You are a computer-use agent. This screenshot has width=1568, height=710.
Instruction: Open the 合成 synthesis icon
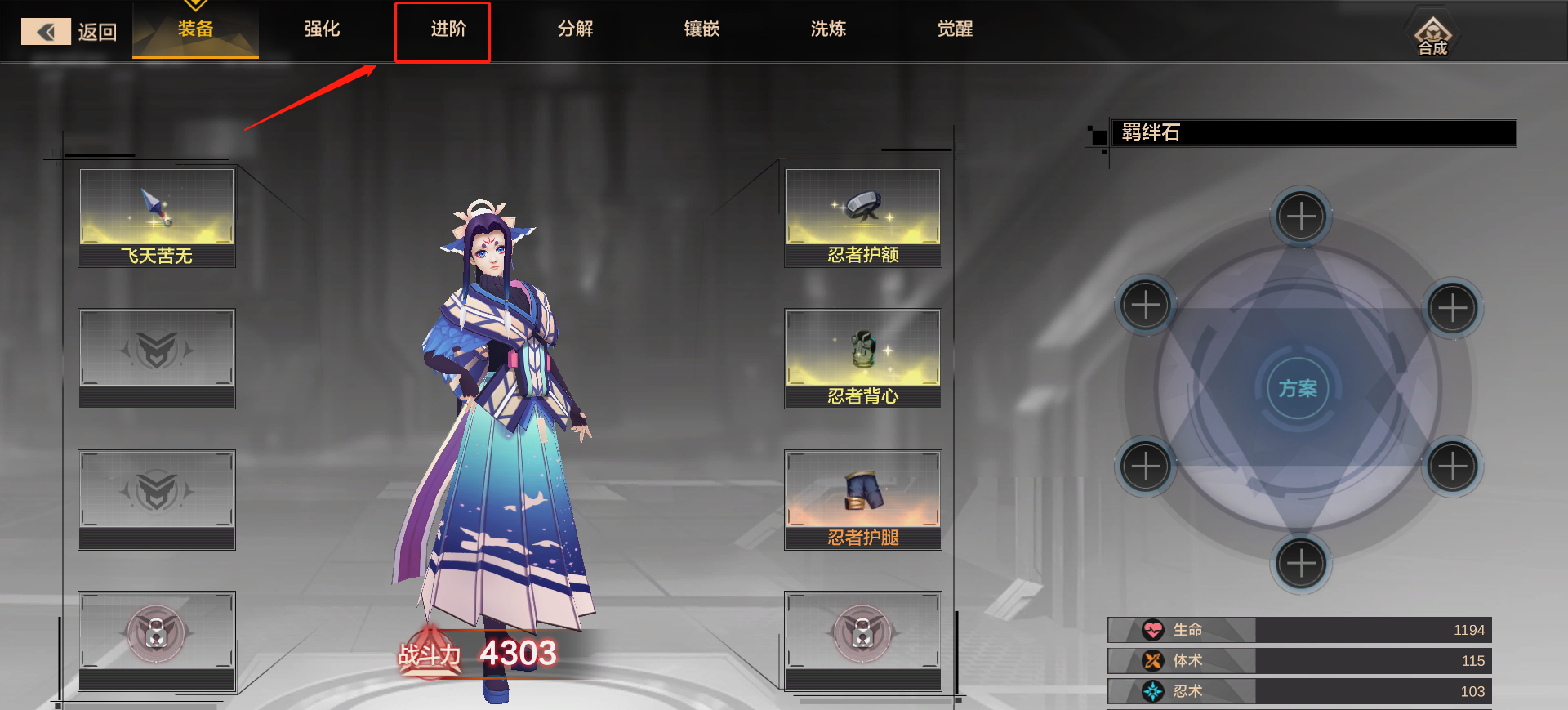(x=1432, y=36)
